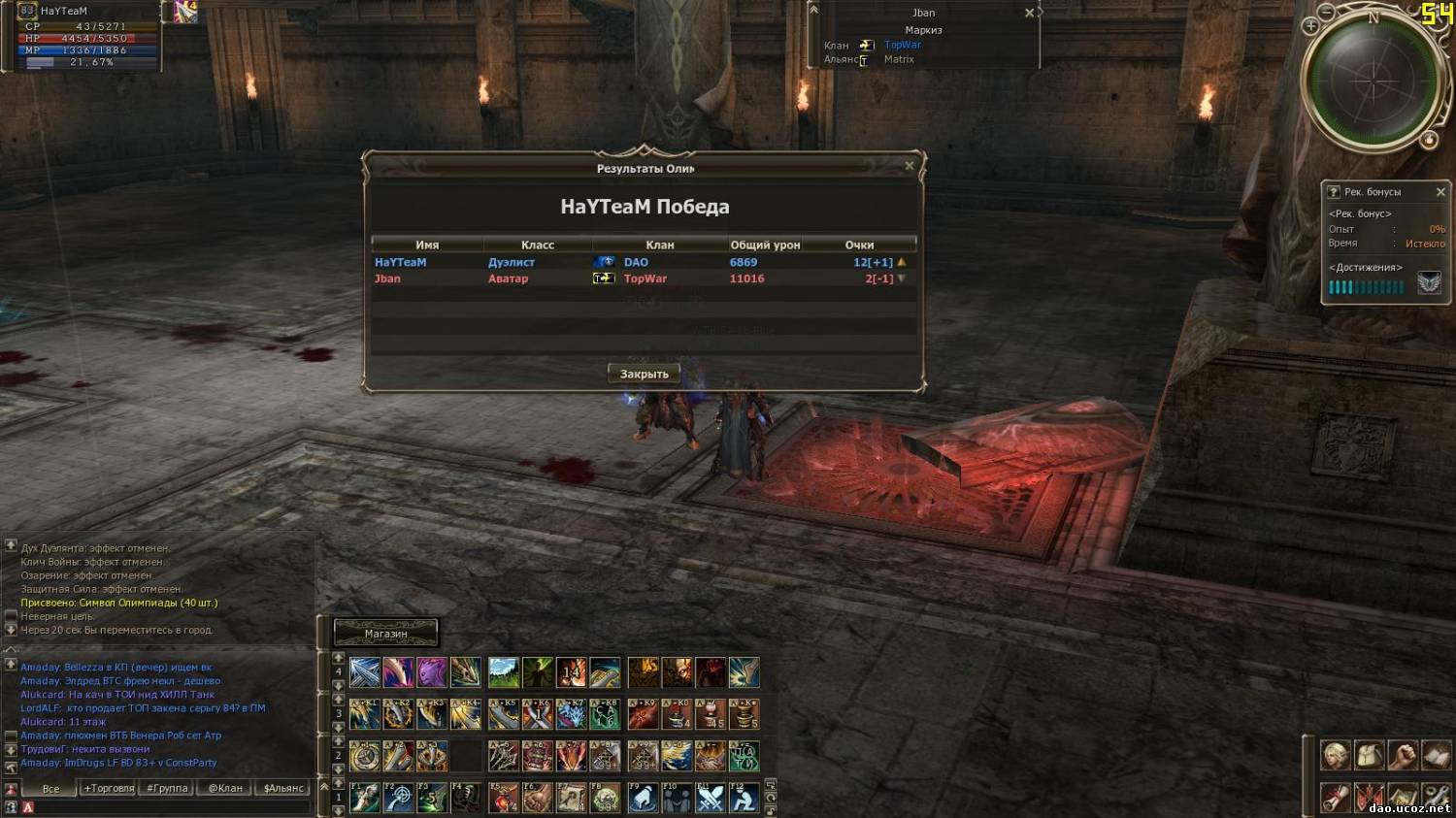The image size is (1456, 818).
Task: Close the Рек. бонусы panel
Action: click(1440, 192)
